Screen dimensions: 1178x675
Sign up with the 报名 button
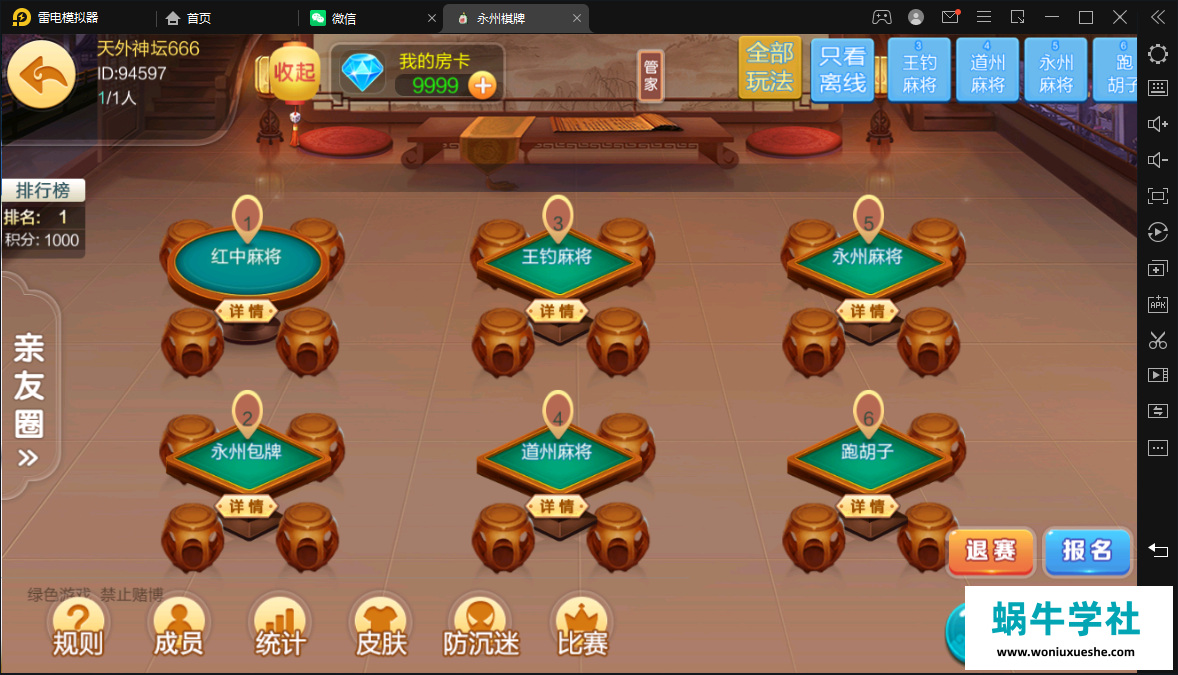click(x=1087, y=551)
